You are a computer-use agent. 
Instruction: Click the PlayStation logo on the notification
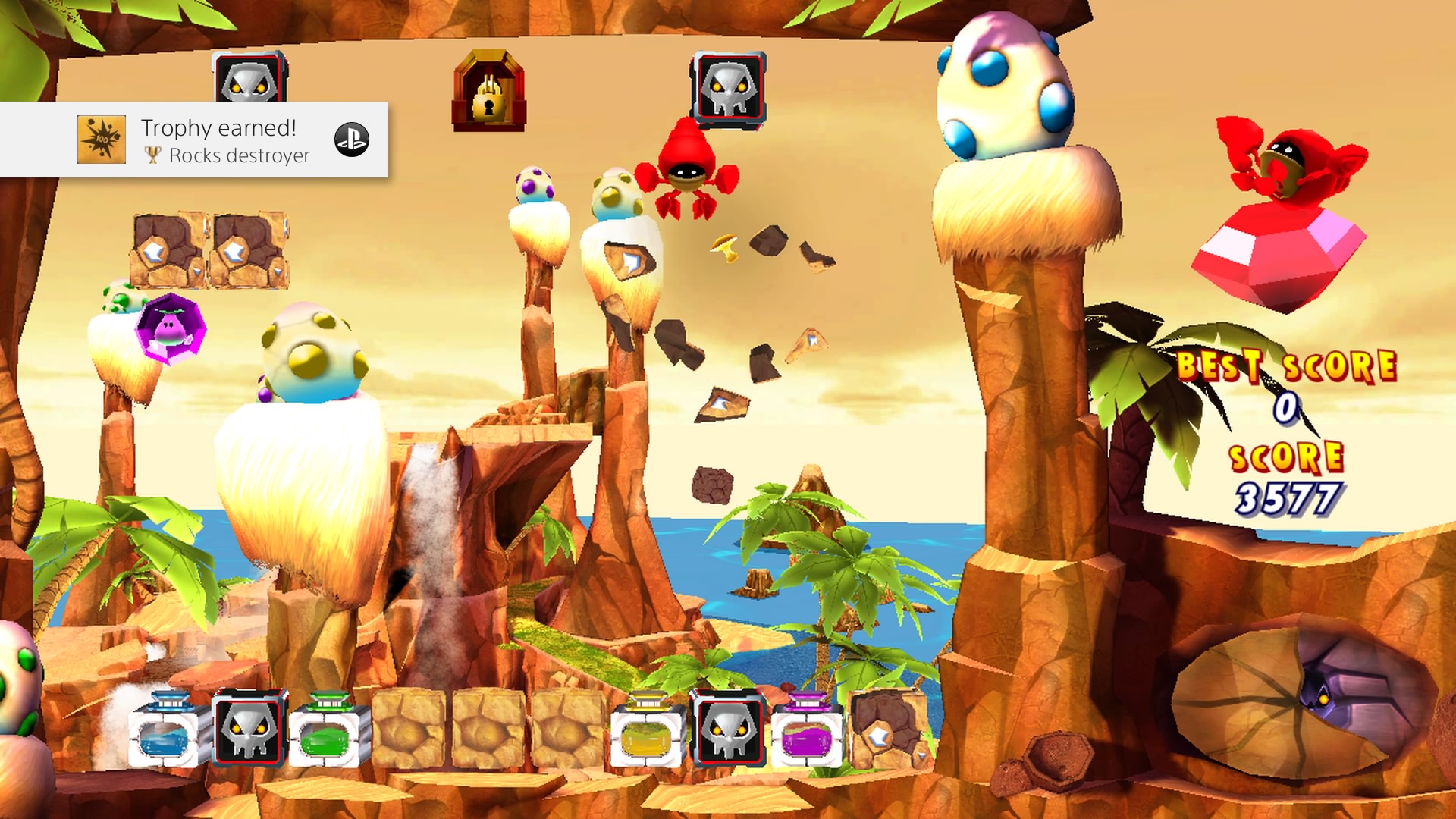click(352, 140)
